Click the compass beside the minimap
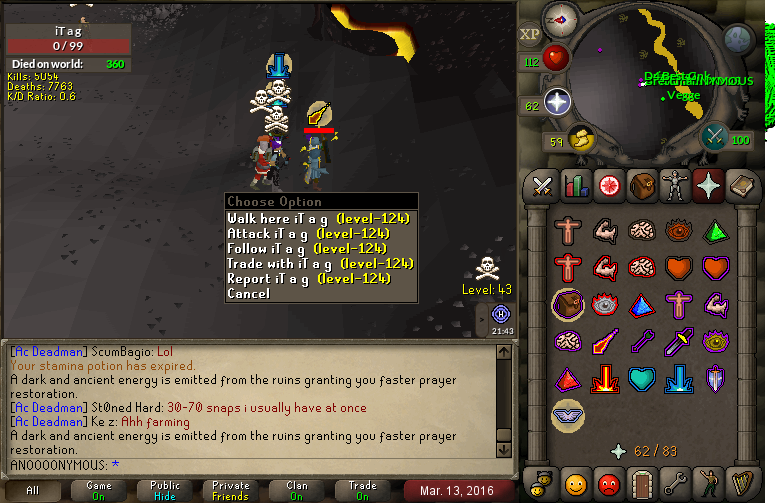The image size is (775, 504). (558, 18)
